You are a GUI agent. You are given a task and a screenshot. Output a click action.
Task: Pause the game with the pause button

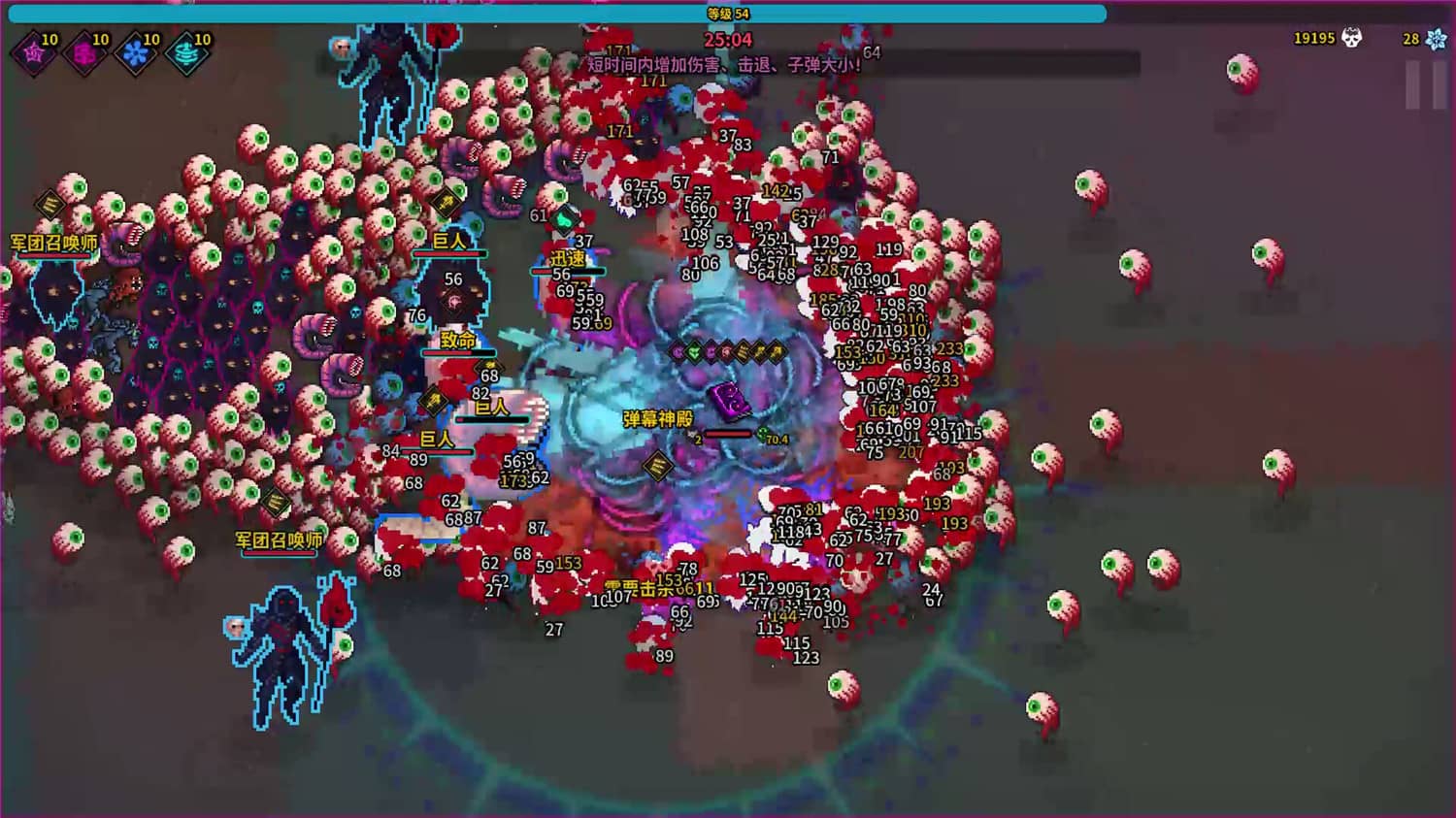click(1425, 85)
